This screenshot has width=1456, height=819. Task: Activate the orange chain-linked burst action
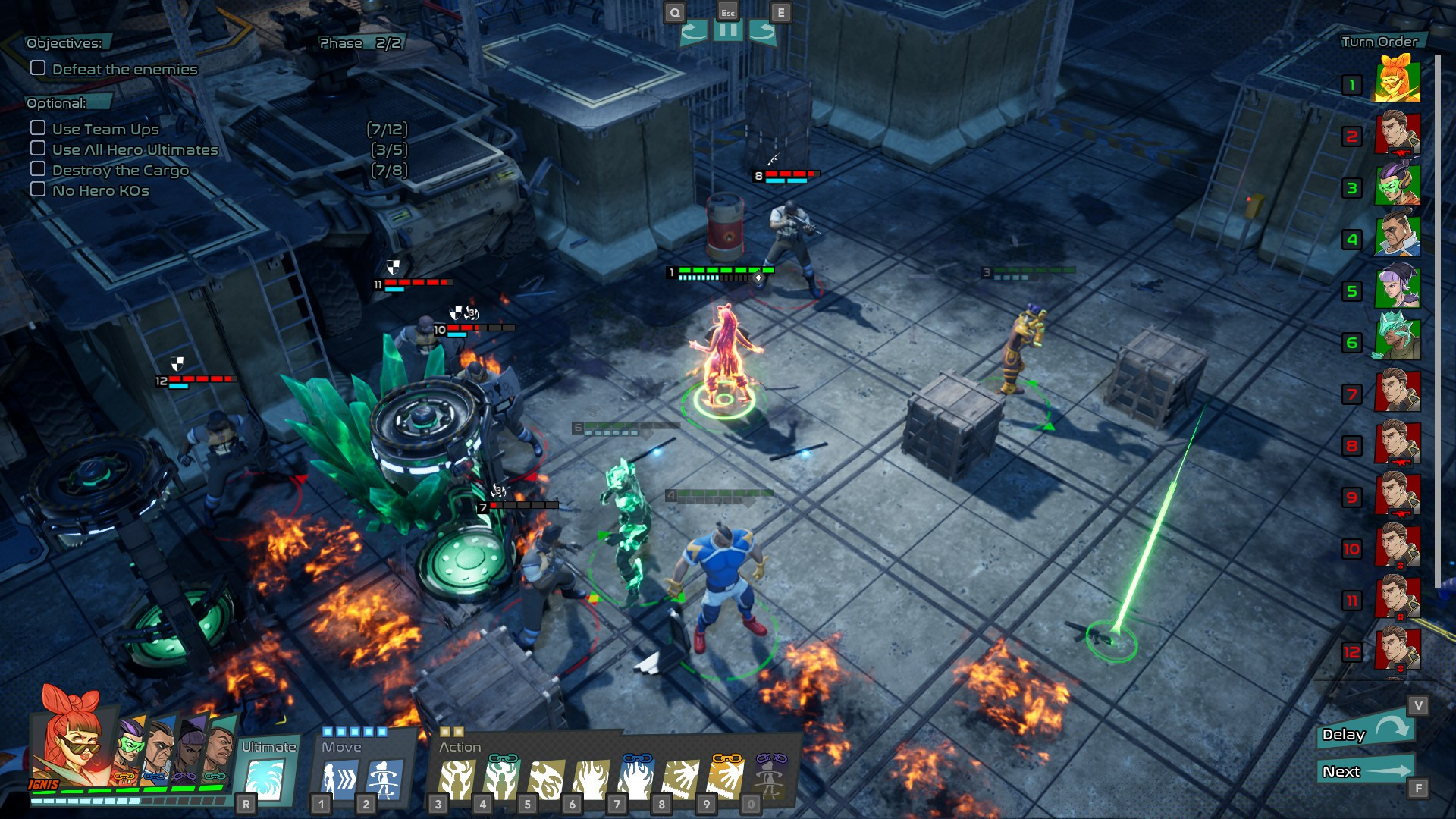click(725, 779)
